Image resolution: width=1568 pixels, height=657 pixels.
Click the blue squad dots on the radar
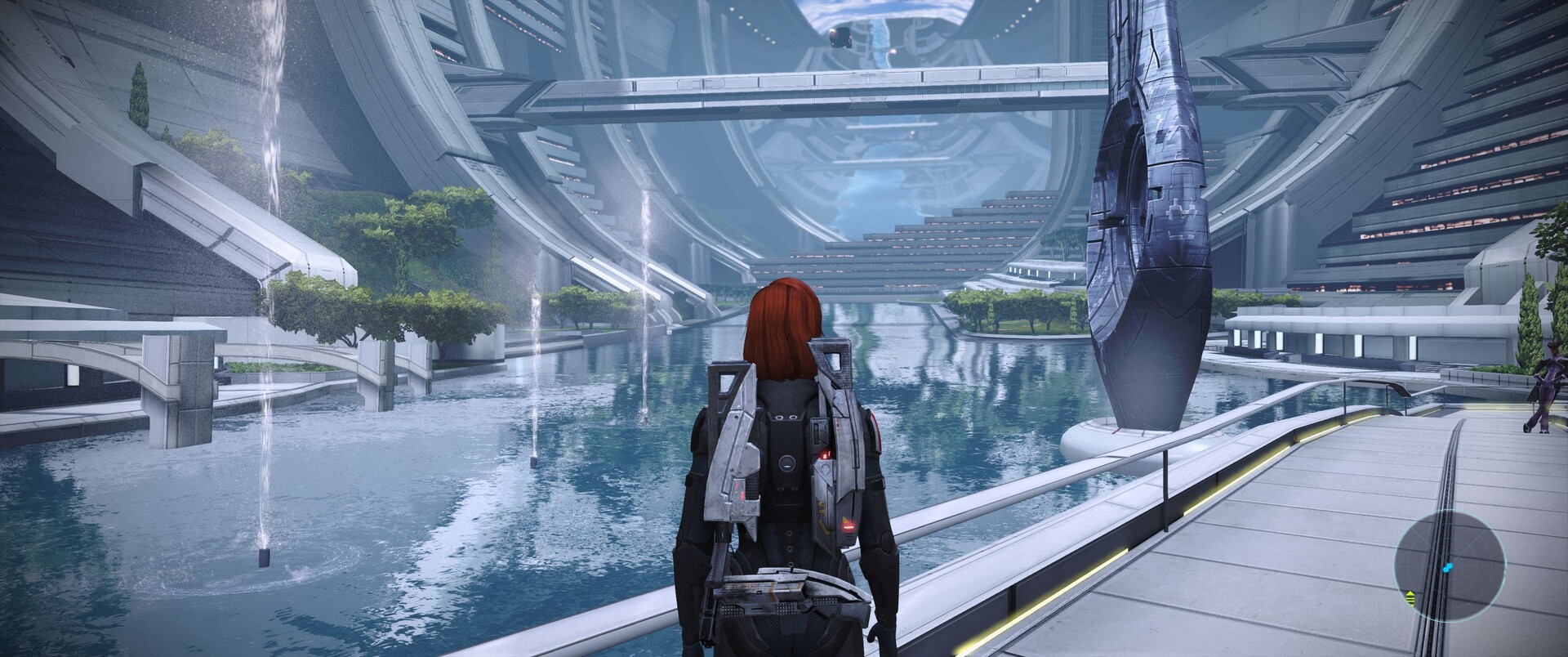click(x=1448, y=565)
